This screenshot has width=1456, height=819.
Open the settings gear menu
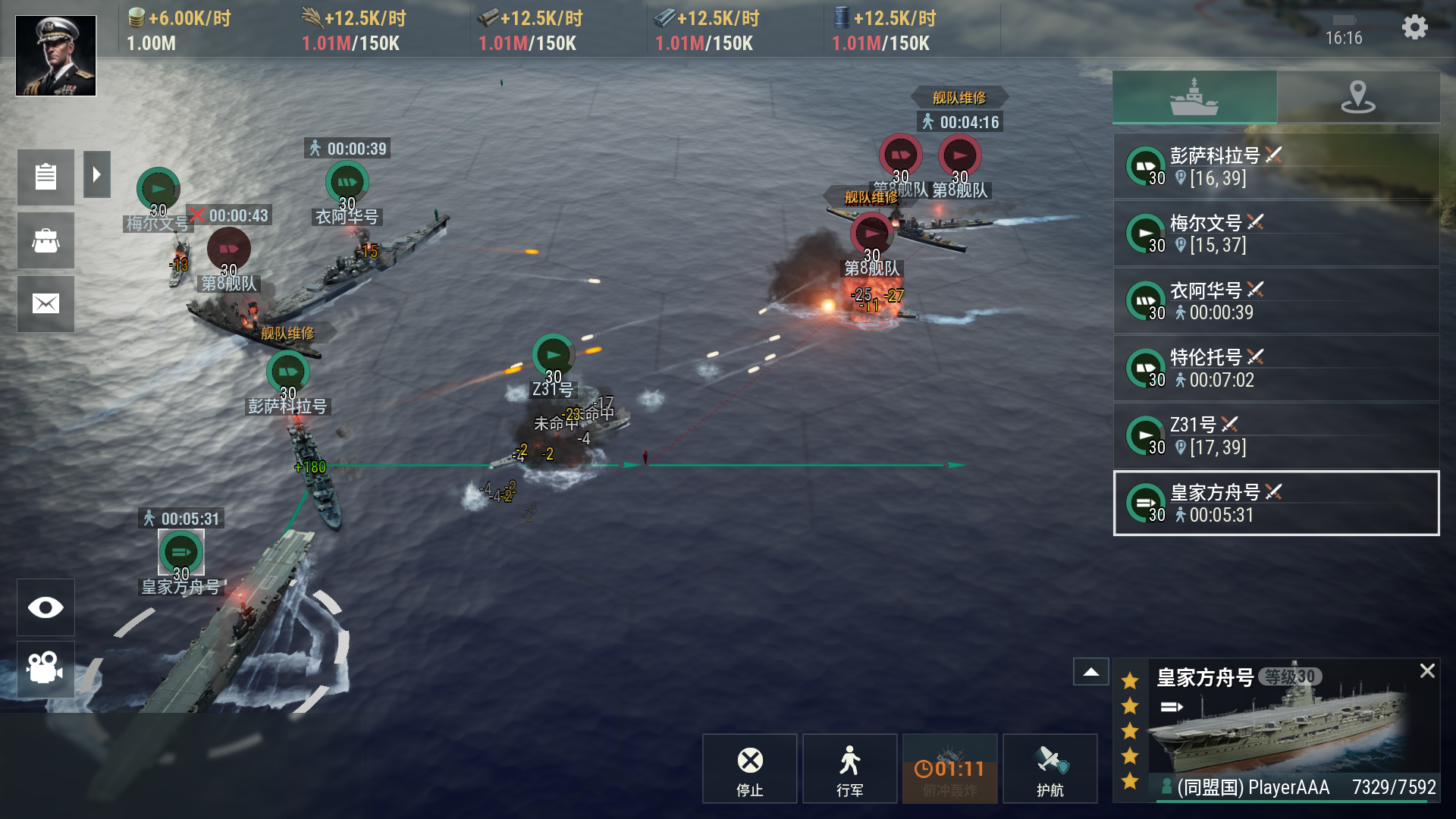1414,28
